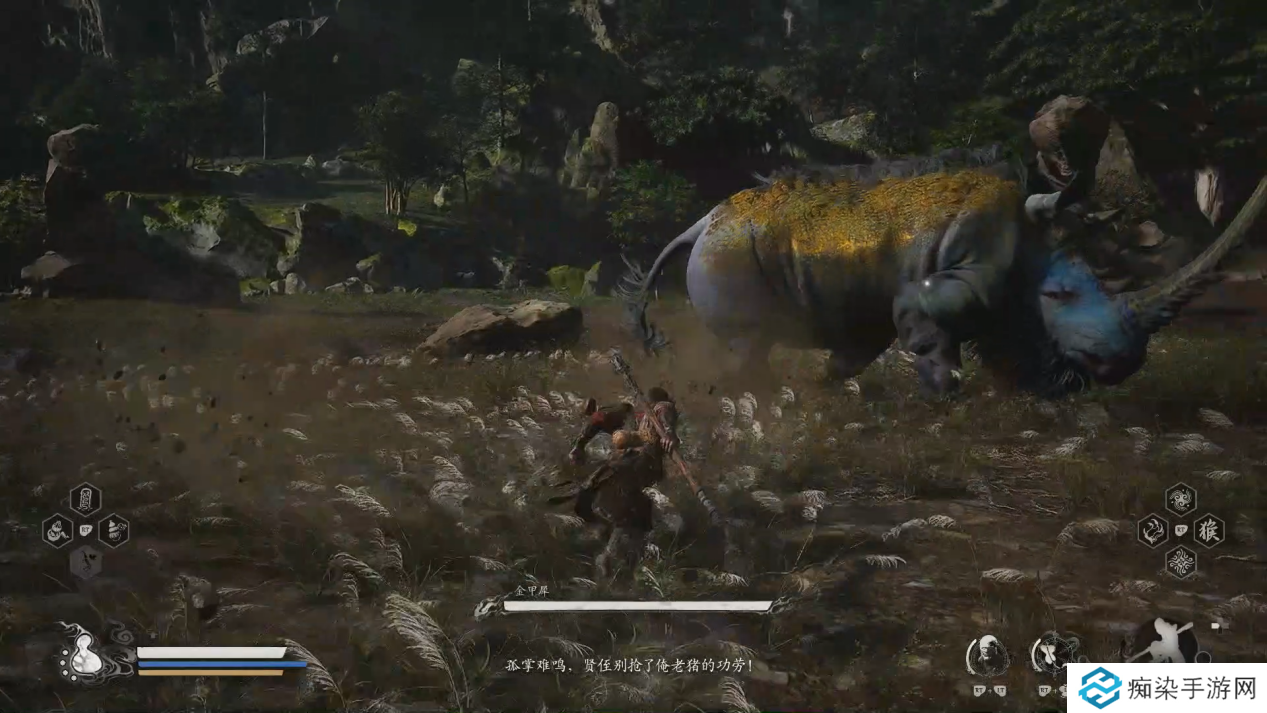Image resolution: width=1267 pixels, height=713 pixels.
Task: Activate the flame-shaped spell icon
Action: (x=1152, y=530)
